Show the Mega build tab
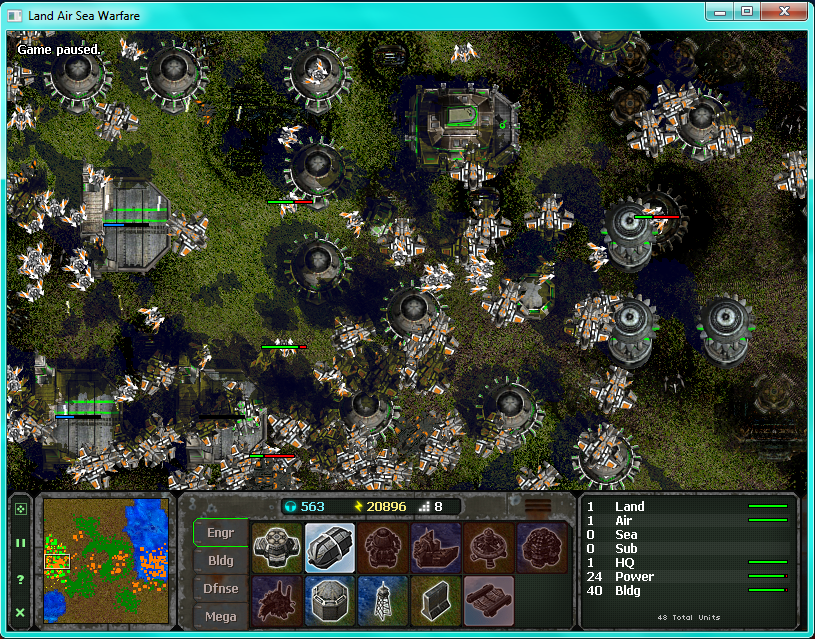Screen dimensions: 815x639 [220, 616]
